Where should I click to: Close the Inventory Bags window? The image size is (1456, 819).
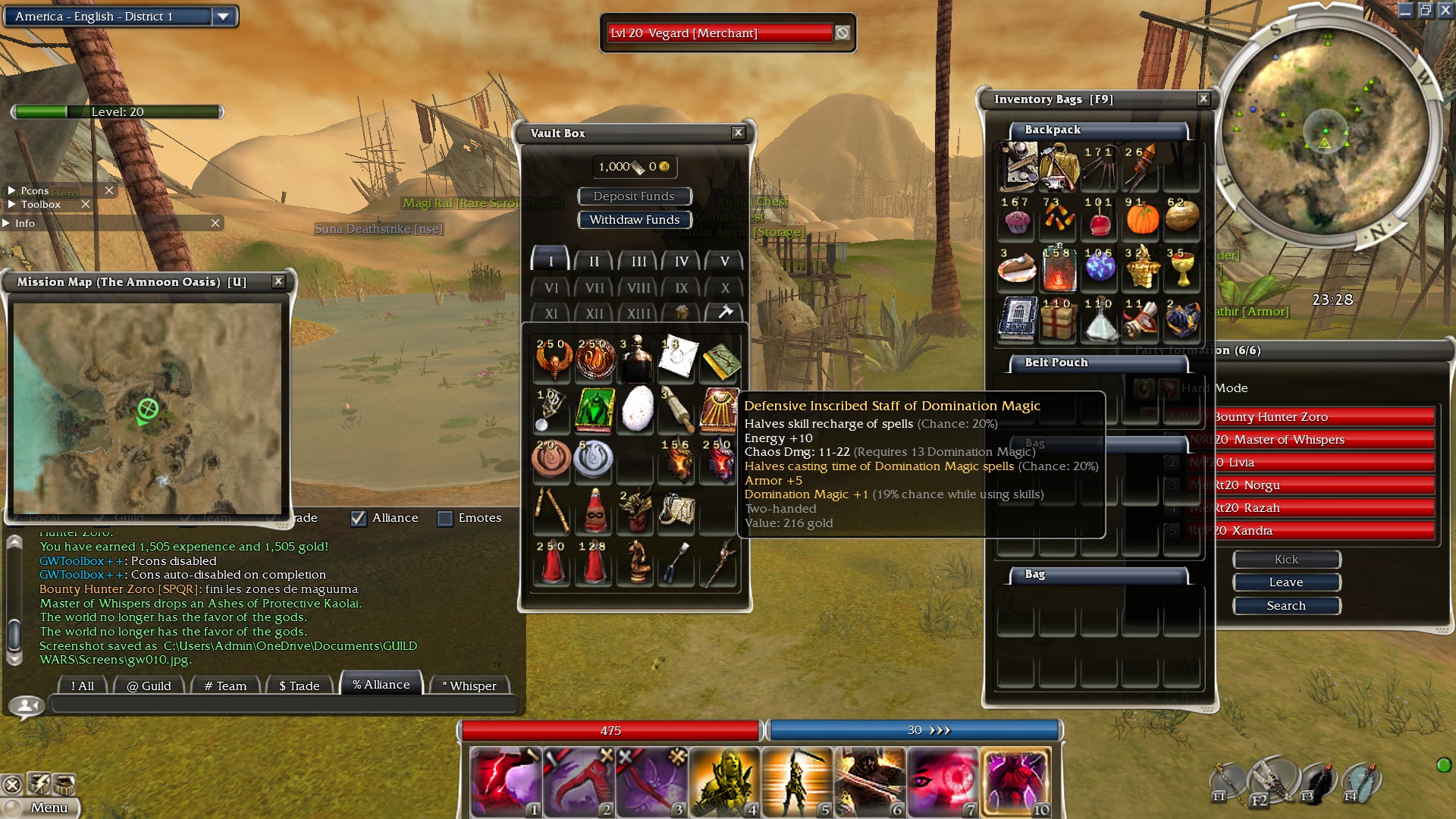click(x=1203, y=99)
